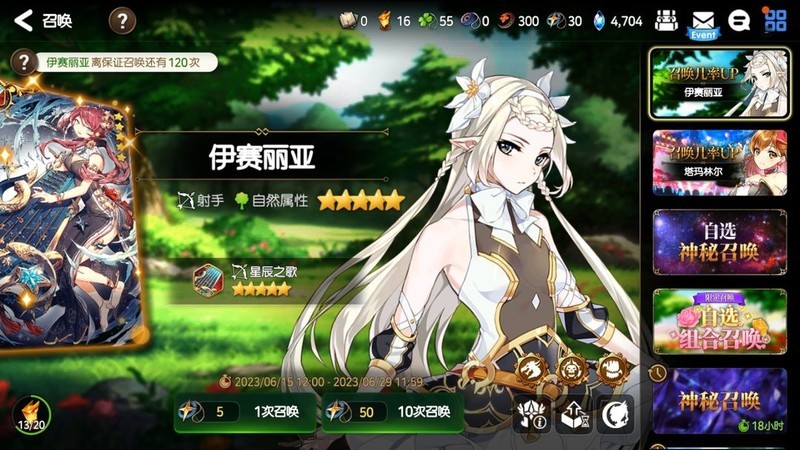Screen dimensions: 800x450
Task: Go back from the 召唤 screen
Action: point(24,20)
